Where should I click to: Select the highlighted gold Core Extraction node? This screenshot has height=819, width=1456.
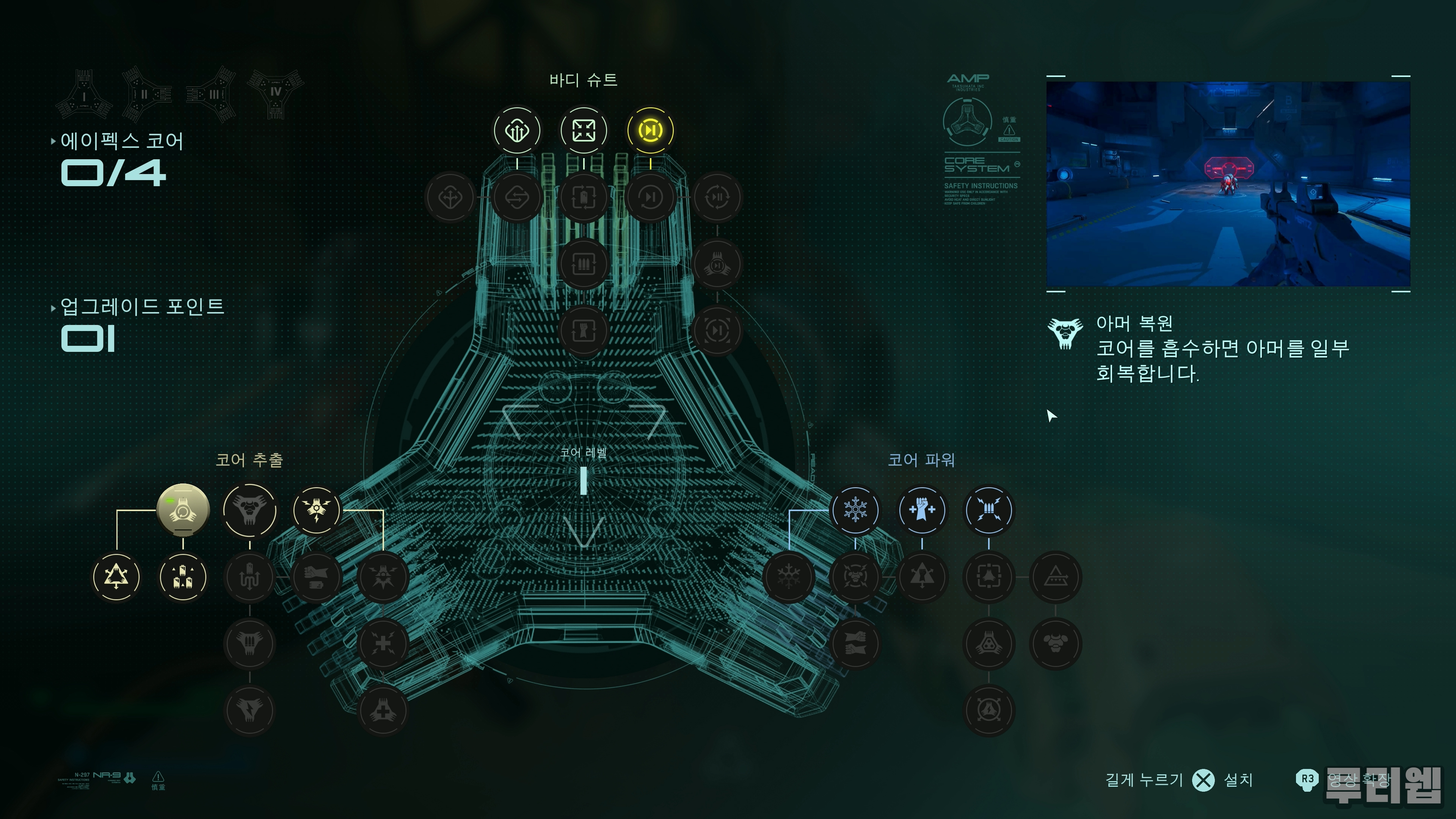[x=182, y=510]
